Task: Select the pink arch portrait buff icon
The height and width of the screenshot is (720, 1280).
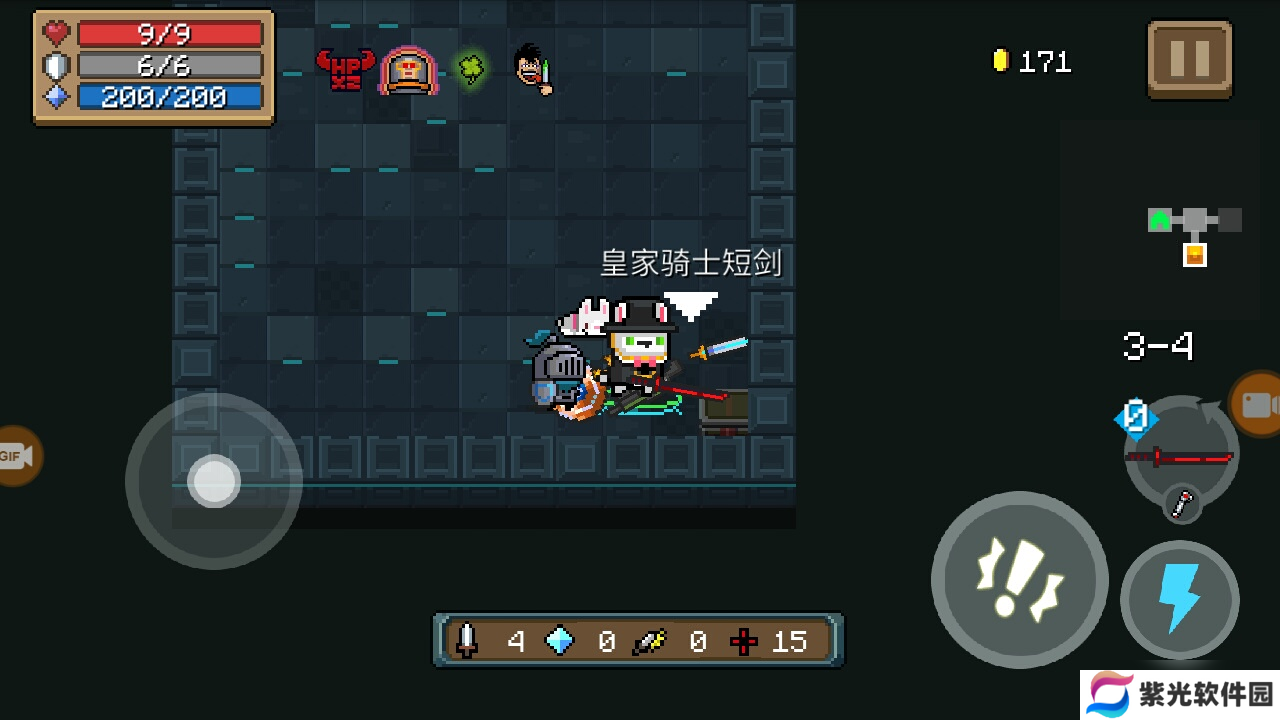Action: coord(407,70)
